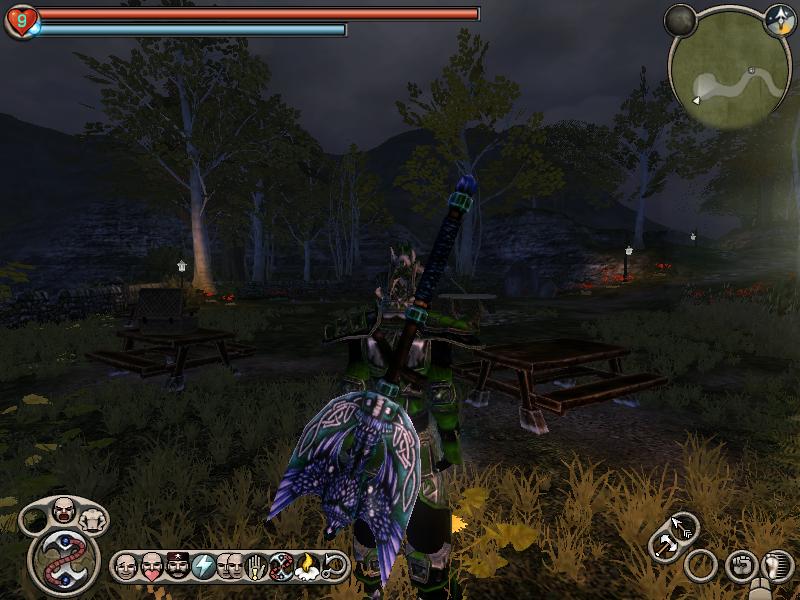Use the candle flame icon
This screenshot has width=800, height=600.
coord(307,567)
